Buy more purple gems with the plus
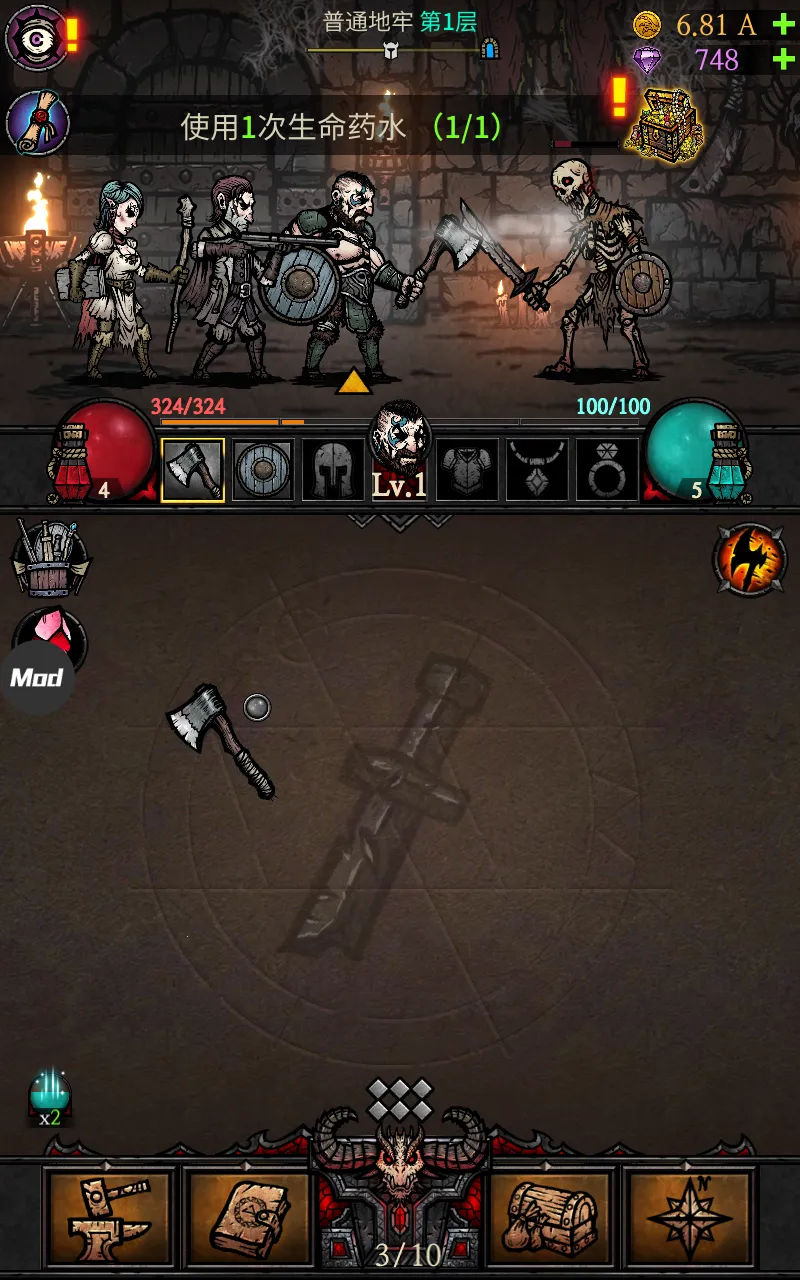This screenshot has height=1280, width=800. (783, 60)
